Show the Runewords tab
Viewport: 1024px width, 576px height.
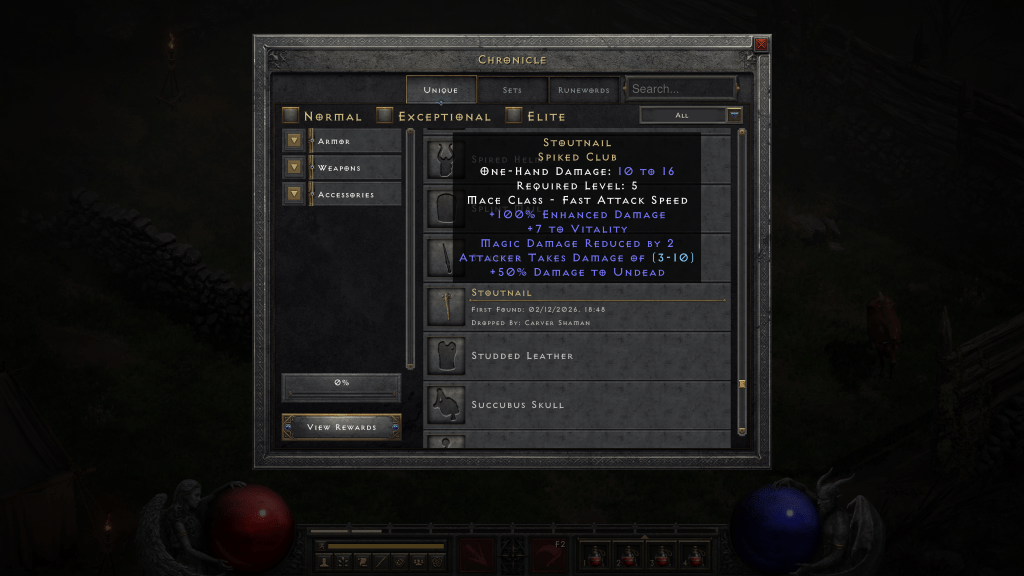(x=584, y=90)
